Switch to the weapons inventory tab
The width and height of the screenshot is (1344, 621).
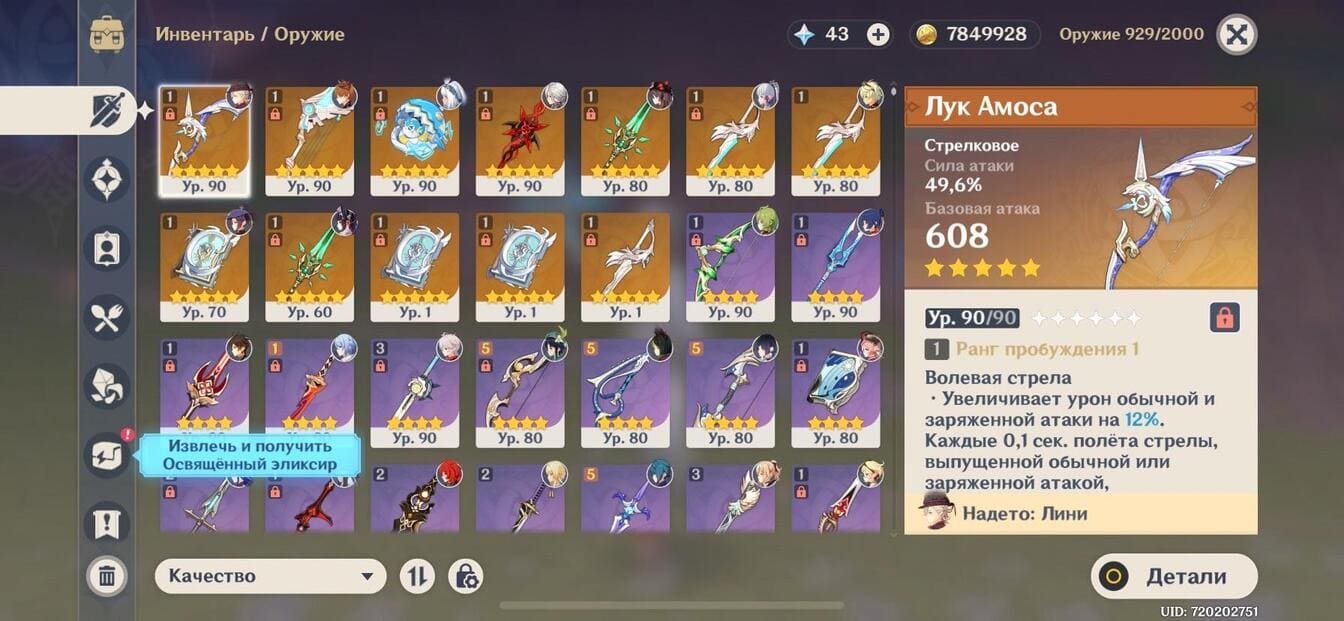coord(107,110)
